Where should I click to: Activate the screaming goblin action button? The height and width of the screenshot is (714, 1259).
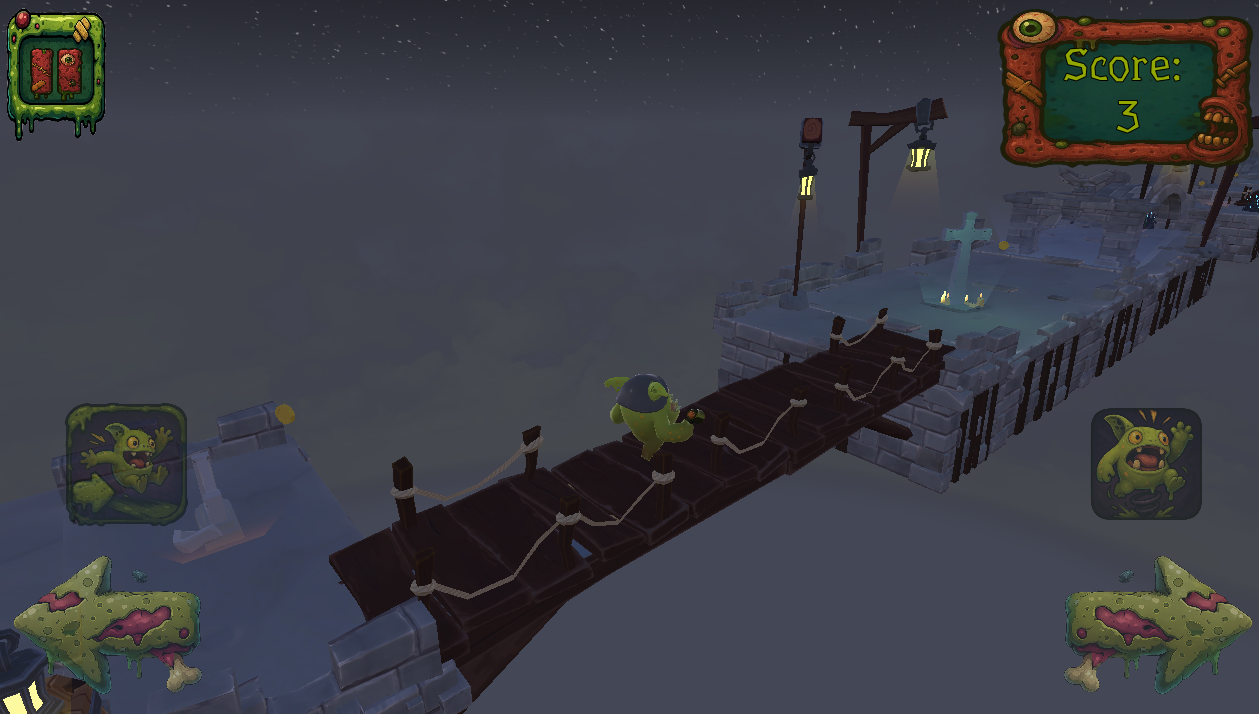point(1145,463)
